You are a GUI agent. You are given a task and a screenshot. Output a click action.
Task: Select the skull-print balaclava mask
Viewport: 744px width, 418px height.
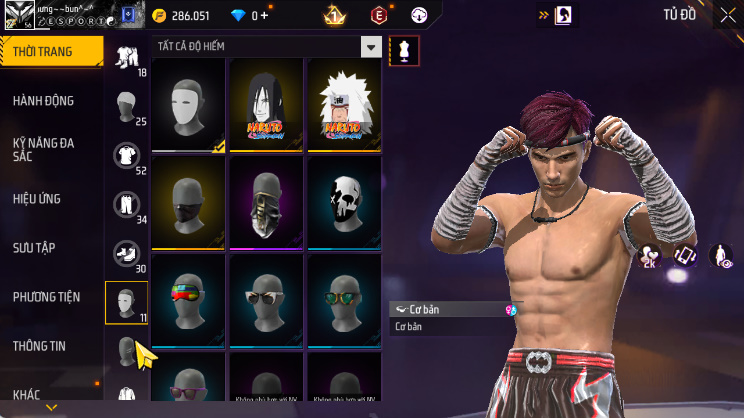tap(344, 203)
